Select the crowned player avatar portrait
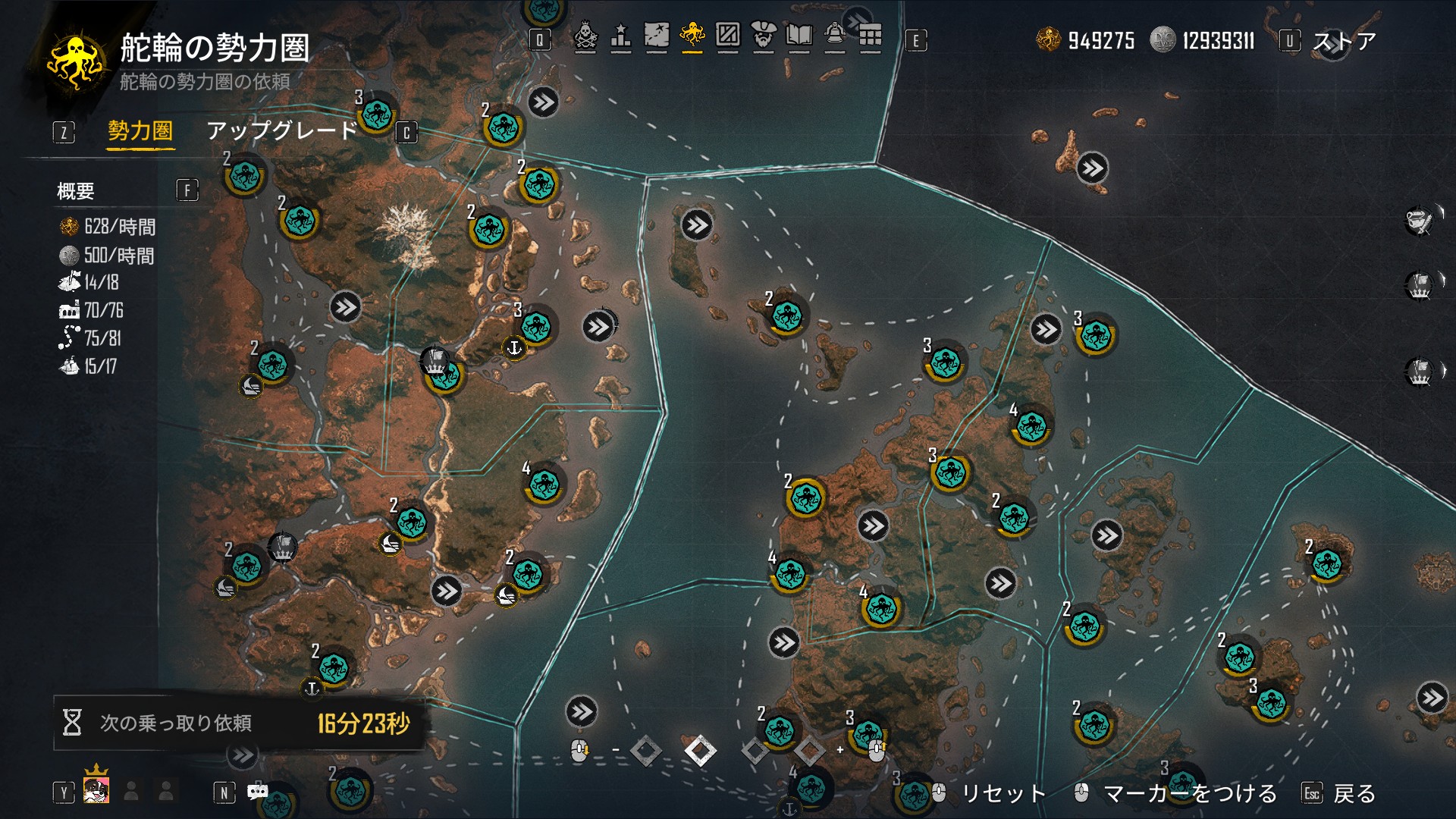Screen dimensions: 1456x819 click(96, 789)
